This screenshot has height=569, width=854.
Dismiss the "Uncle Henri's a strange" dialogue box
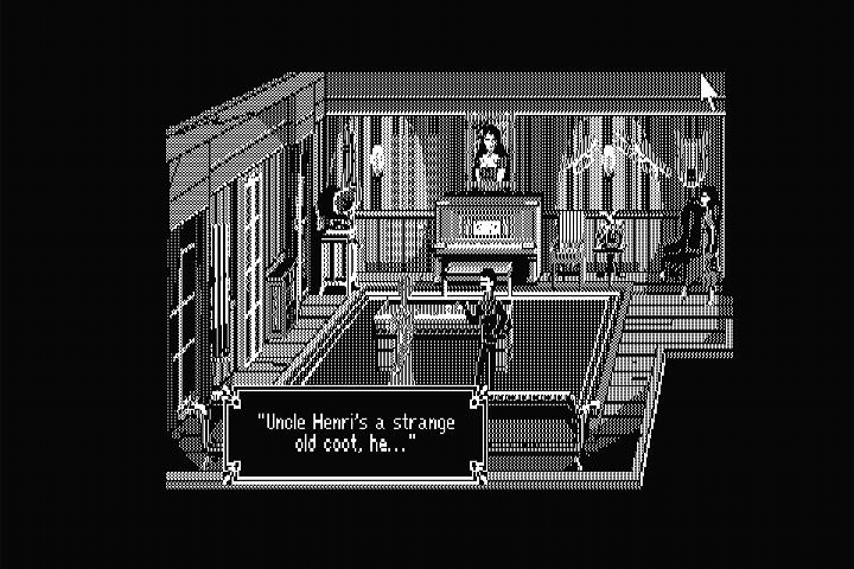click(x=354, y=432)
